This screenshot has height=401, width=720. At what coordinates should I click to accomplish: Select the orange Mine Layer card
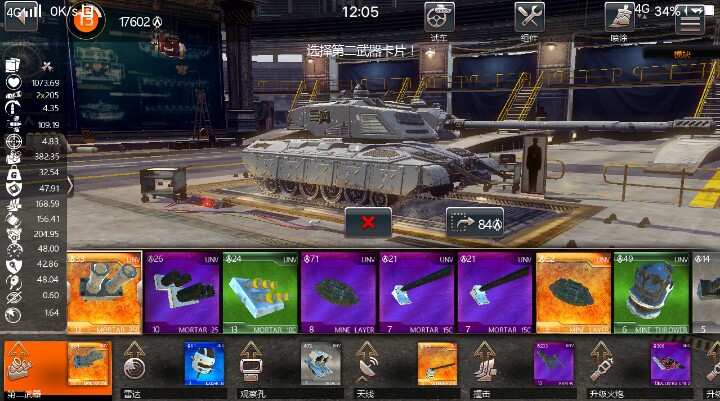click(572, 292)
